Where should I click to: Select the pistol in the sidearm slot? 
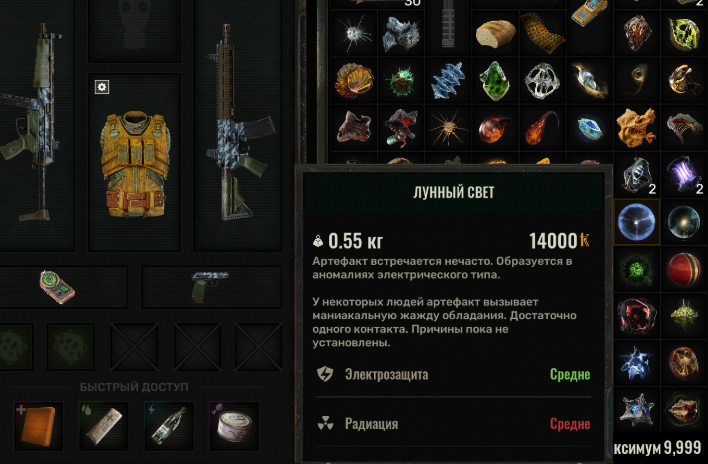click(203, 287)
